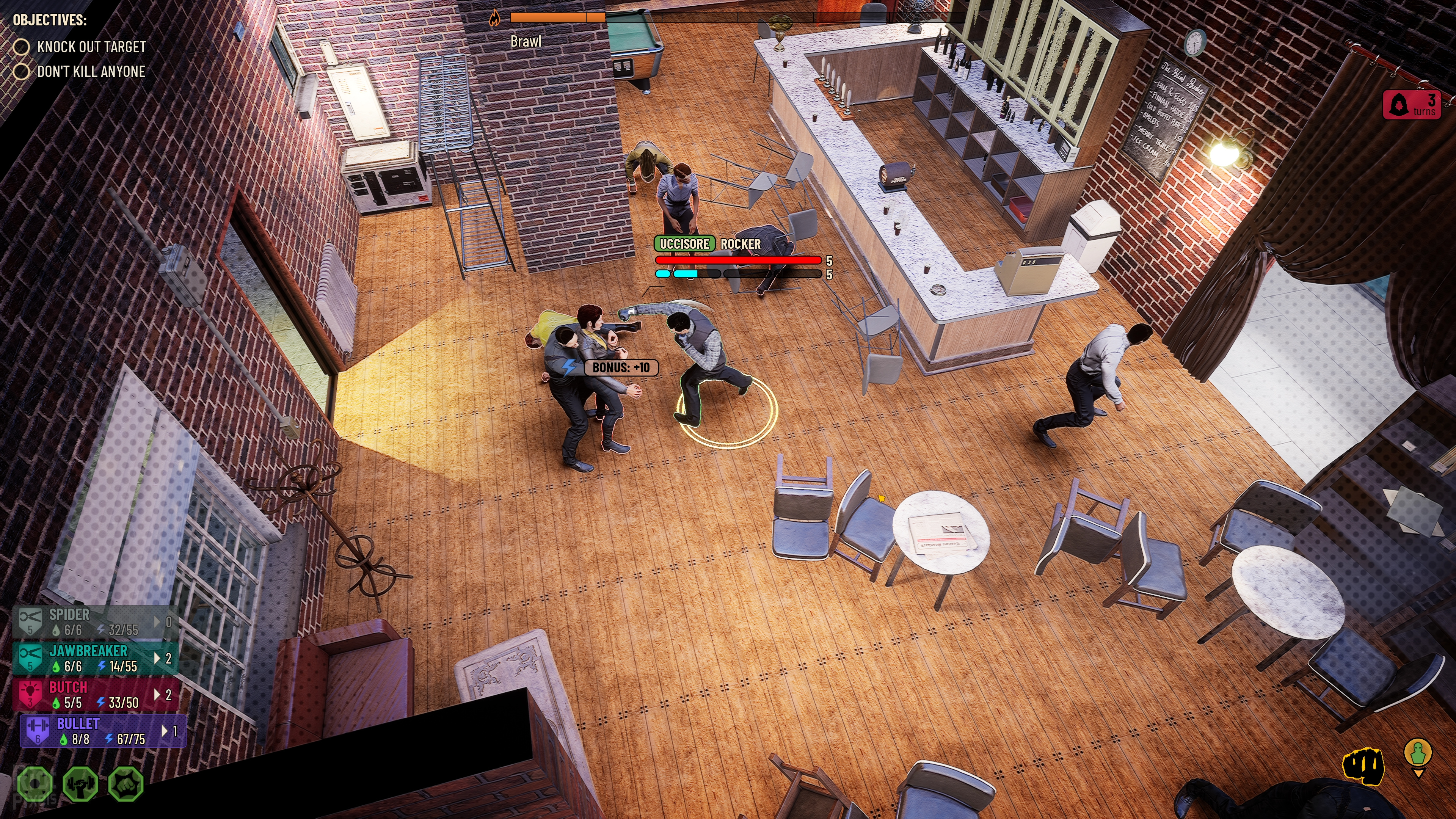Activate the green punch impact ability
The image size is (1456, 819).
pos(126,784)
